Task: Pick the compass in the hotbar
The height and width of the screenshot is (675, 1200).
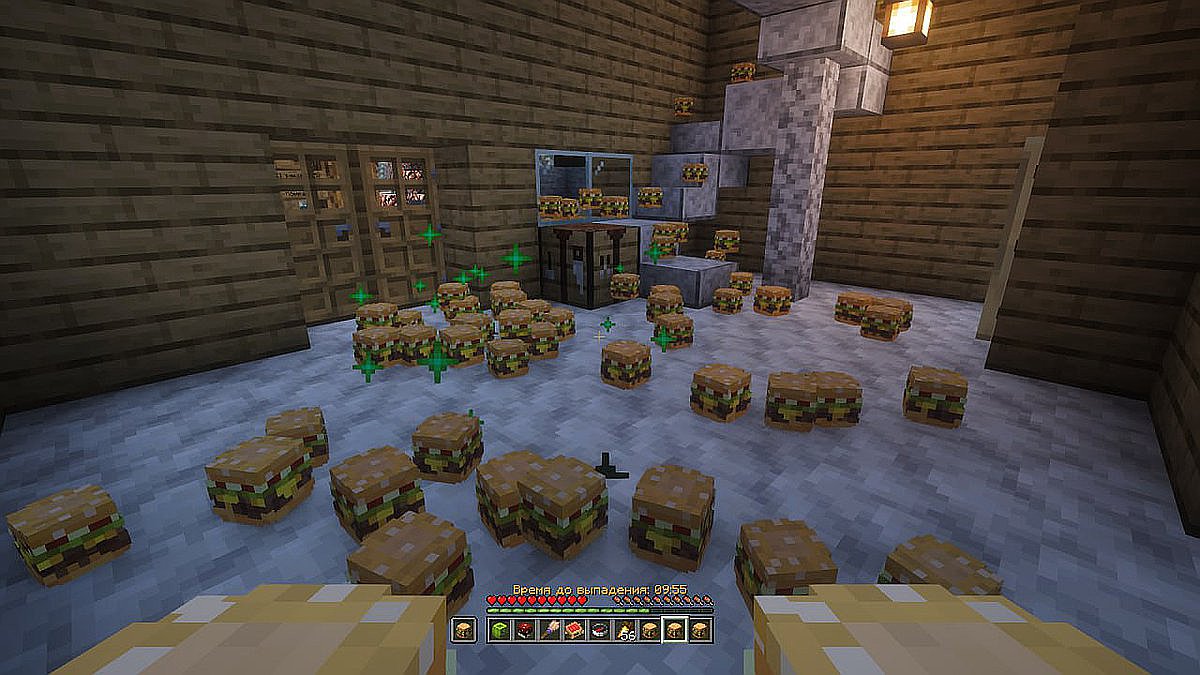Action: click(x=599, y=630)
